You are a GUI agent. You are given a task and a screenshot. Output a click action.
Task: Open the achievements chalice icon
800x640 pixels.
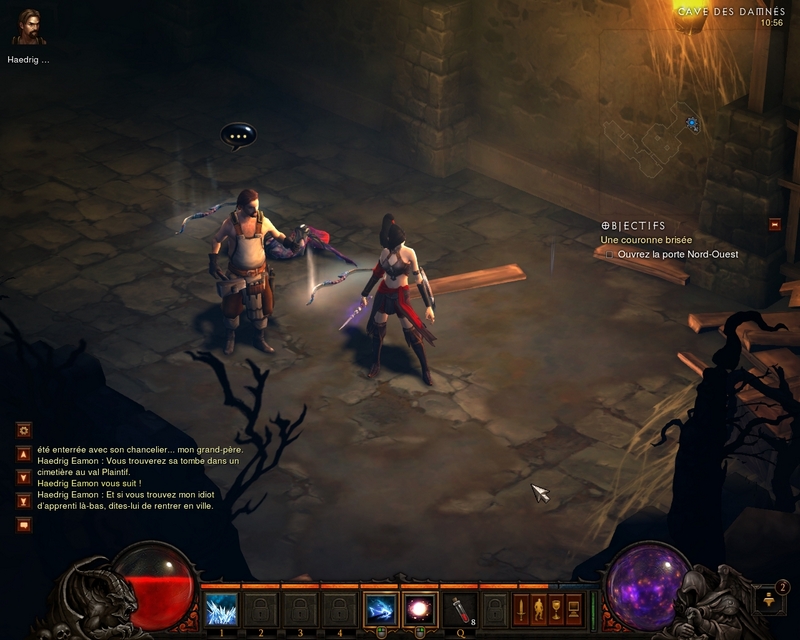pyautogui.click(x=556, y=607)
